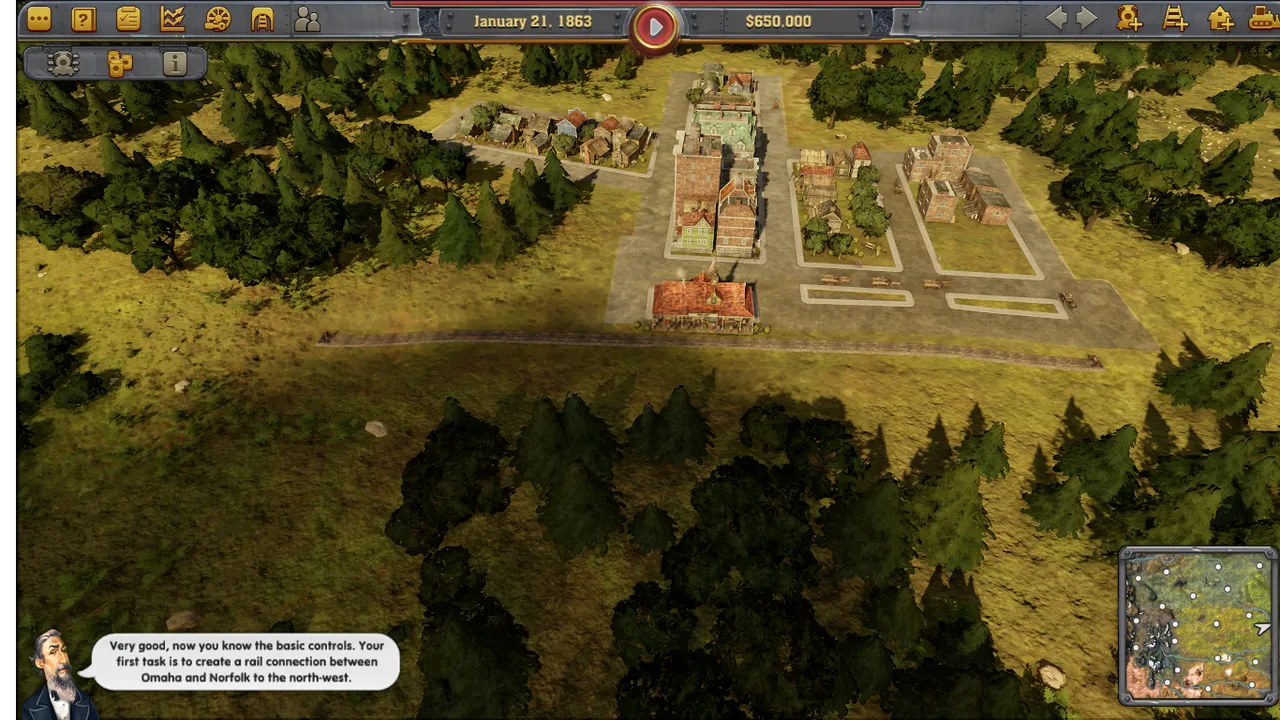Click the golden barrels icon
The width and height of the screenshot is (1280, 720).
click(120, 64)
